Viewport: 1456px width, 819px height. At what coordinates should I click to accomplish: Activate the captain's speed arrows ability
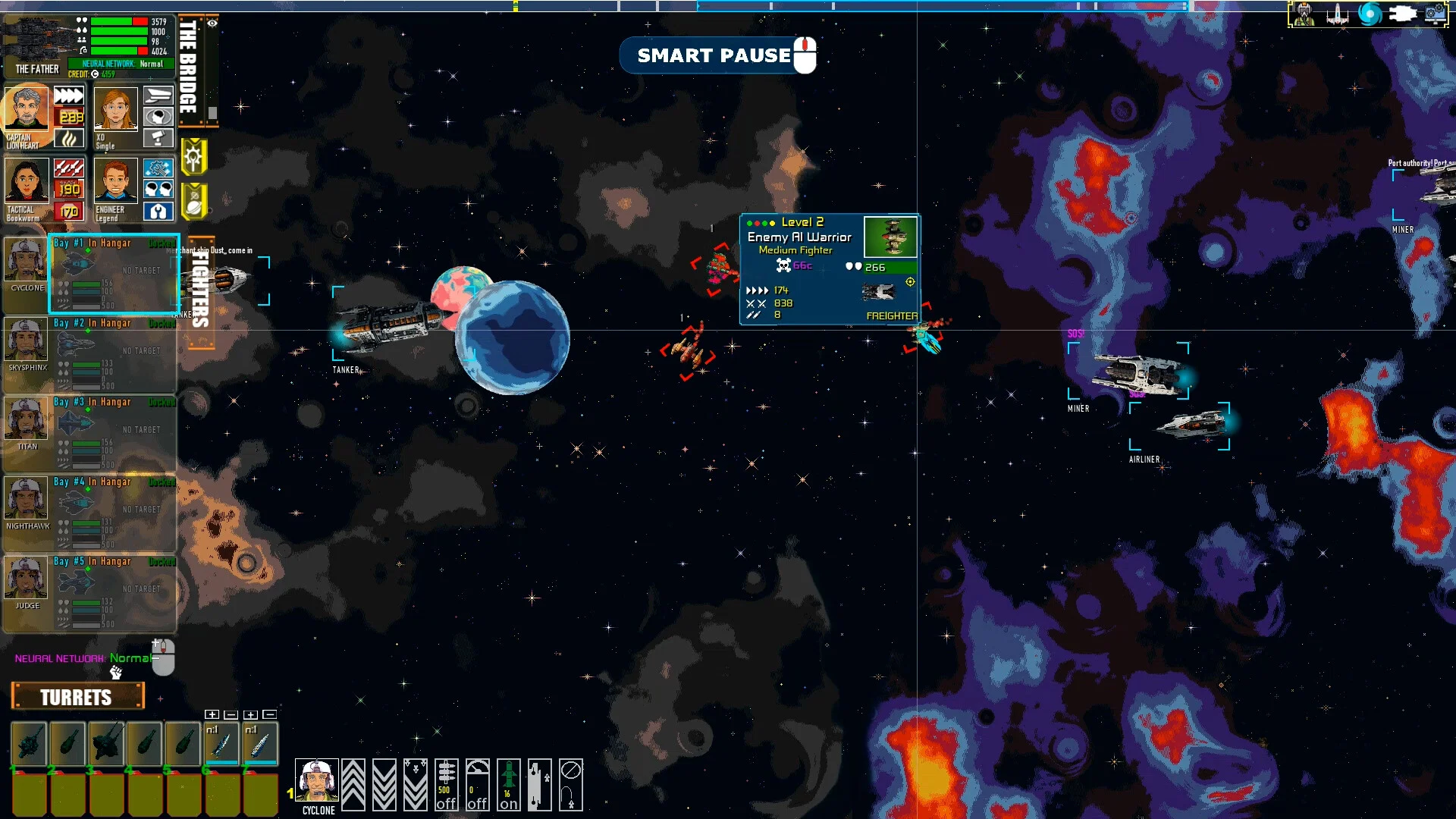[x=68, y=96]
